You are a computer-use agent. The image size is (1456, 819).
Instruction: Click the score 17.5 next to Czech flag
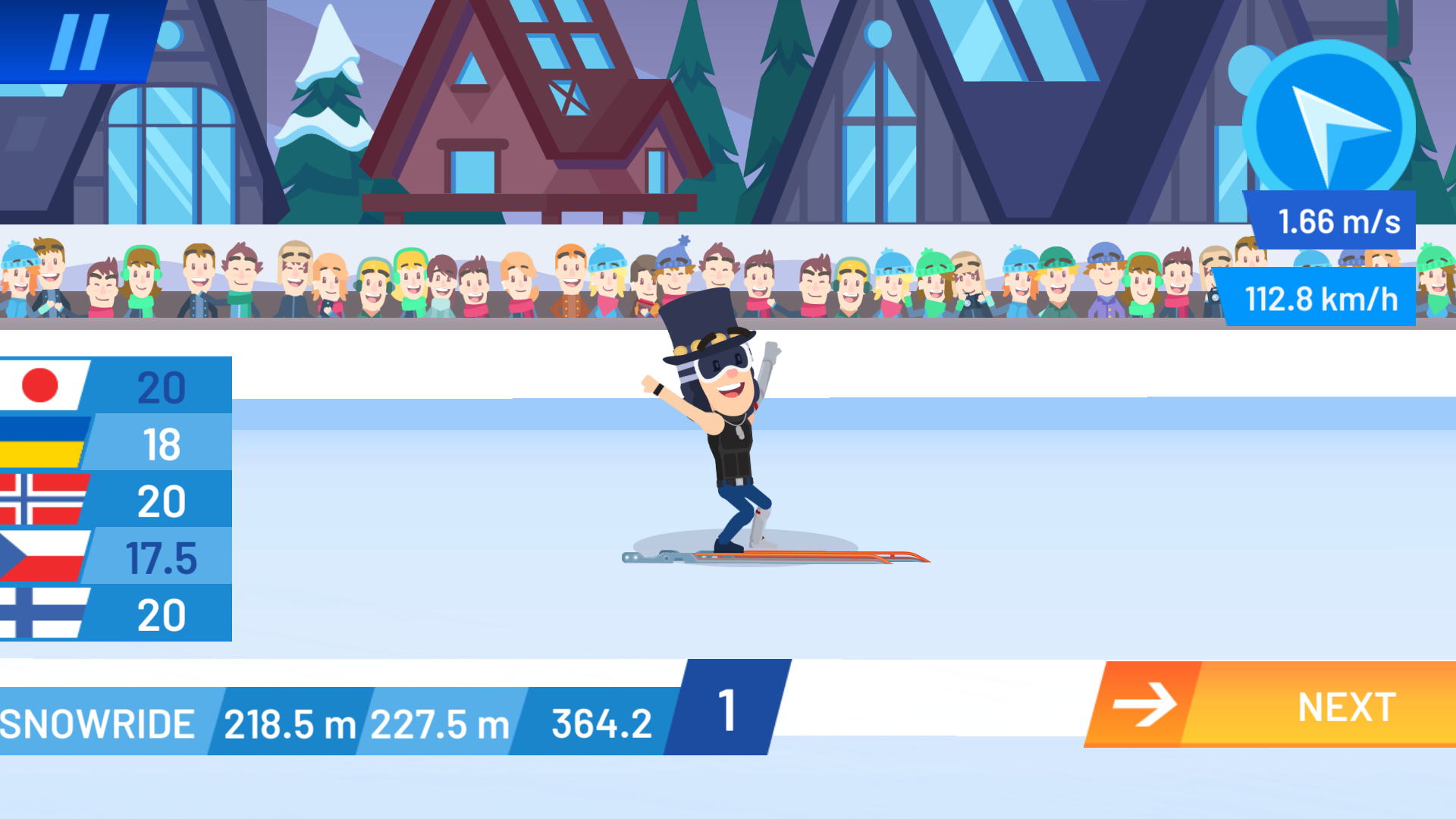(162, 557)
